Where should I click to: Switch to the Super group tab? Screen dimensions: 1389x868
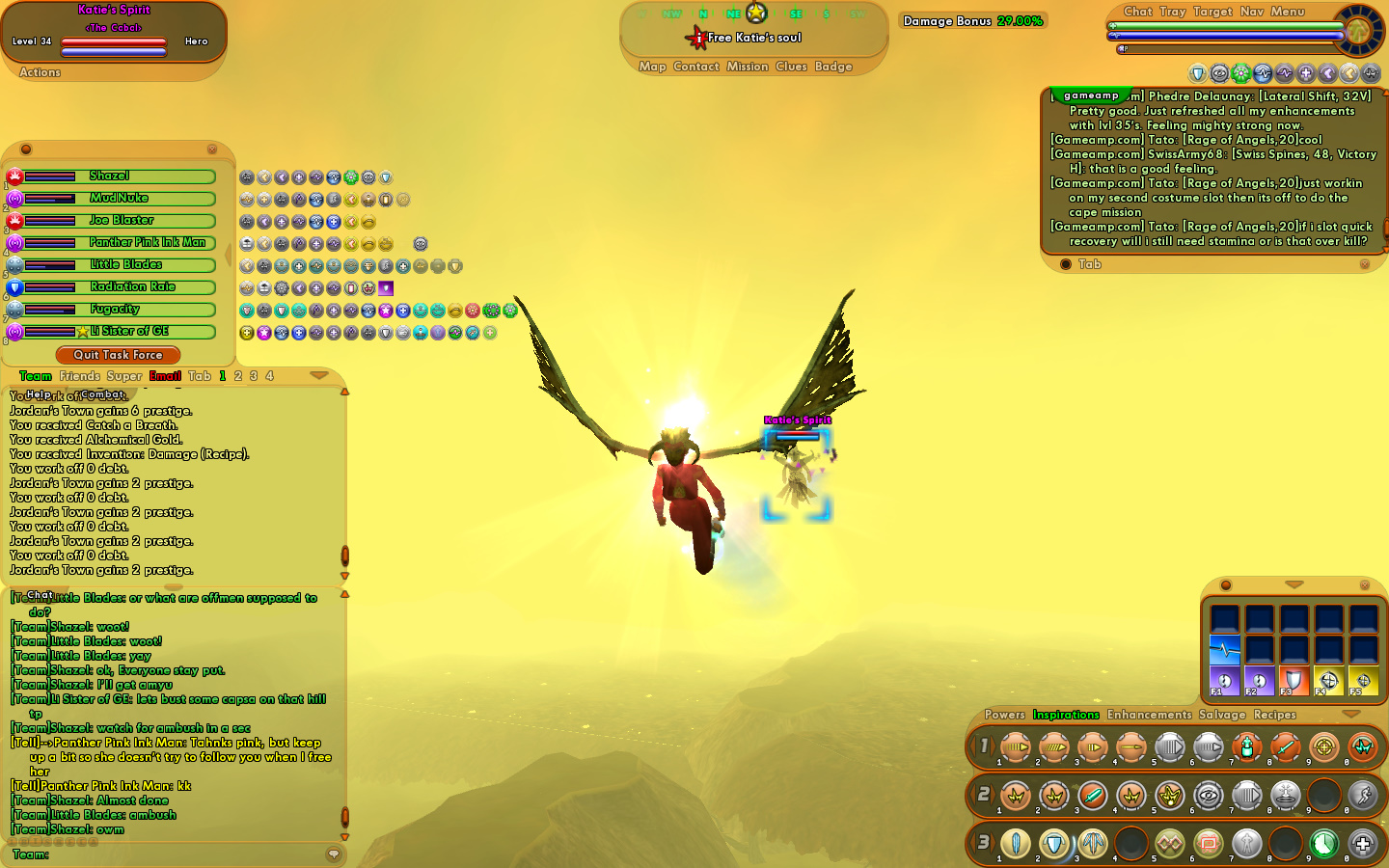123,376
